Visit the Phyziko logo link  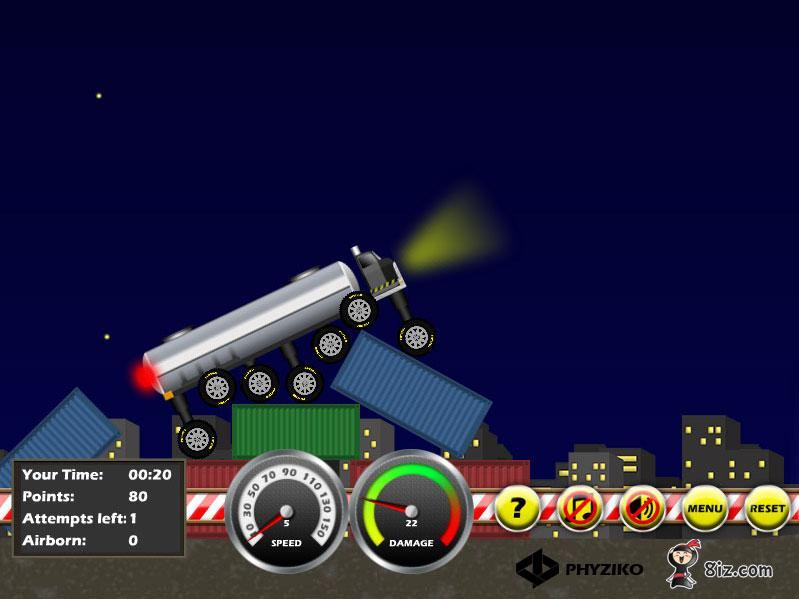click(579, 569)
